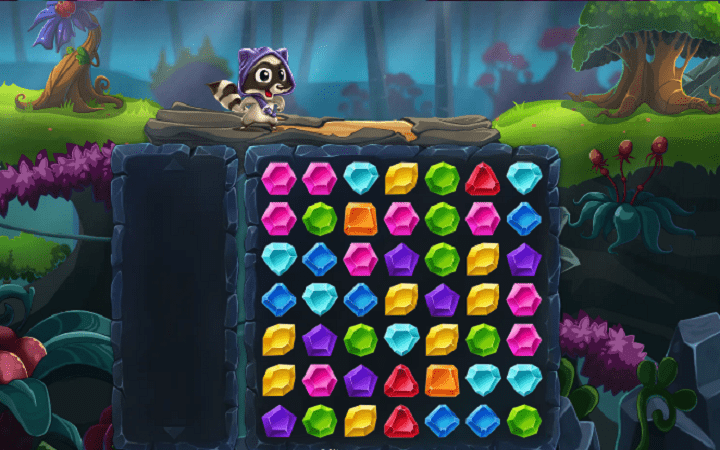Pick the purple gem between two yellow gems
Viewport: 720px width, 450px height.
(442, 299)
